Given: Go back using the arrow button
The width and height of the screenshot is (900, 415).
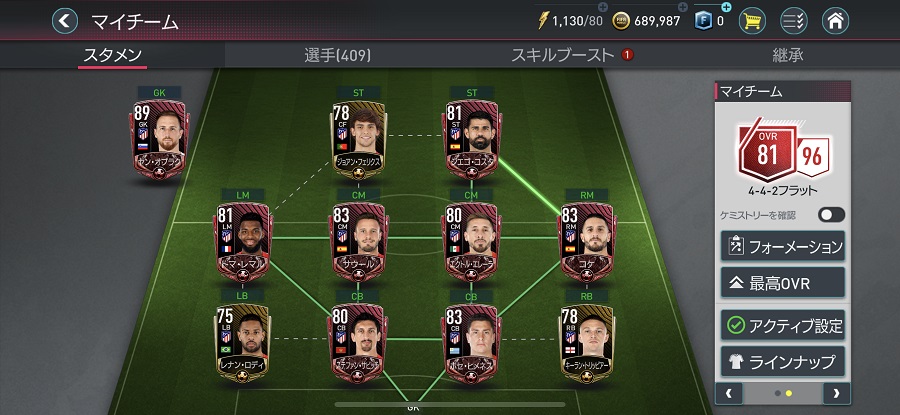Looking at the screenshot, I should click(65, 20).
